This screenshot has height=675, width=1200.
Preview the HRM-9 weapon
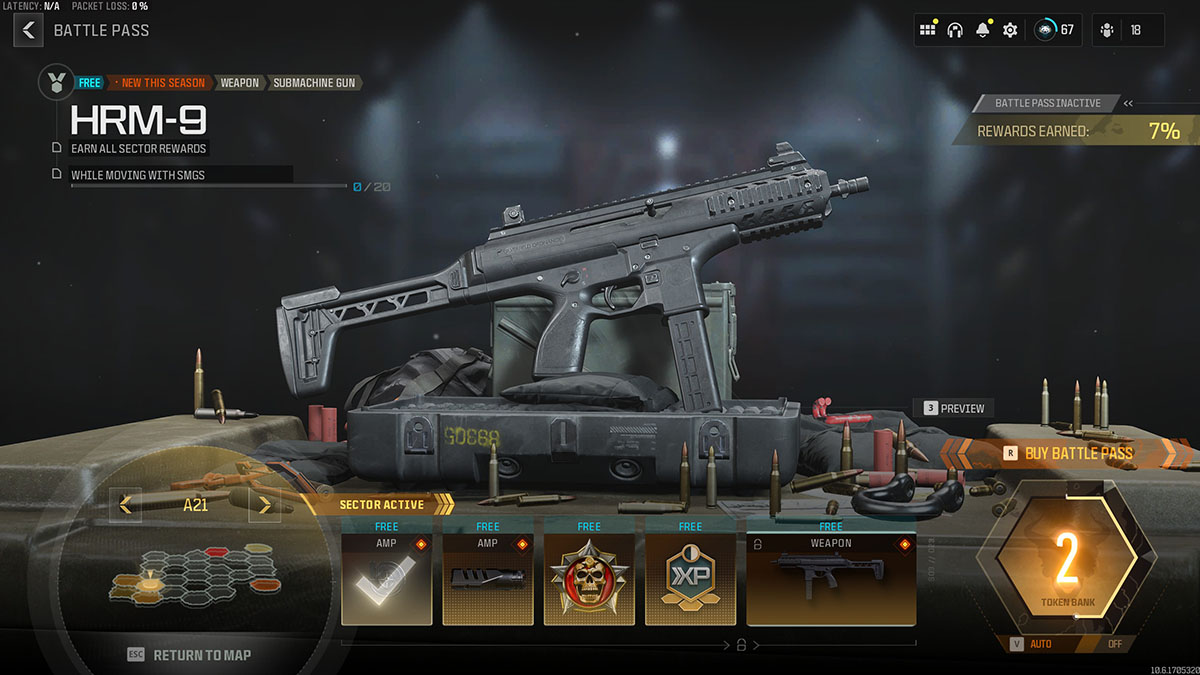pyautogui.click(x=954, y=408)
